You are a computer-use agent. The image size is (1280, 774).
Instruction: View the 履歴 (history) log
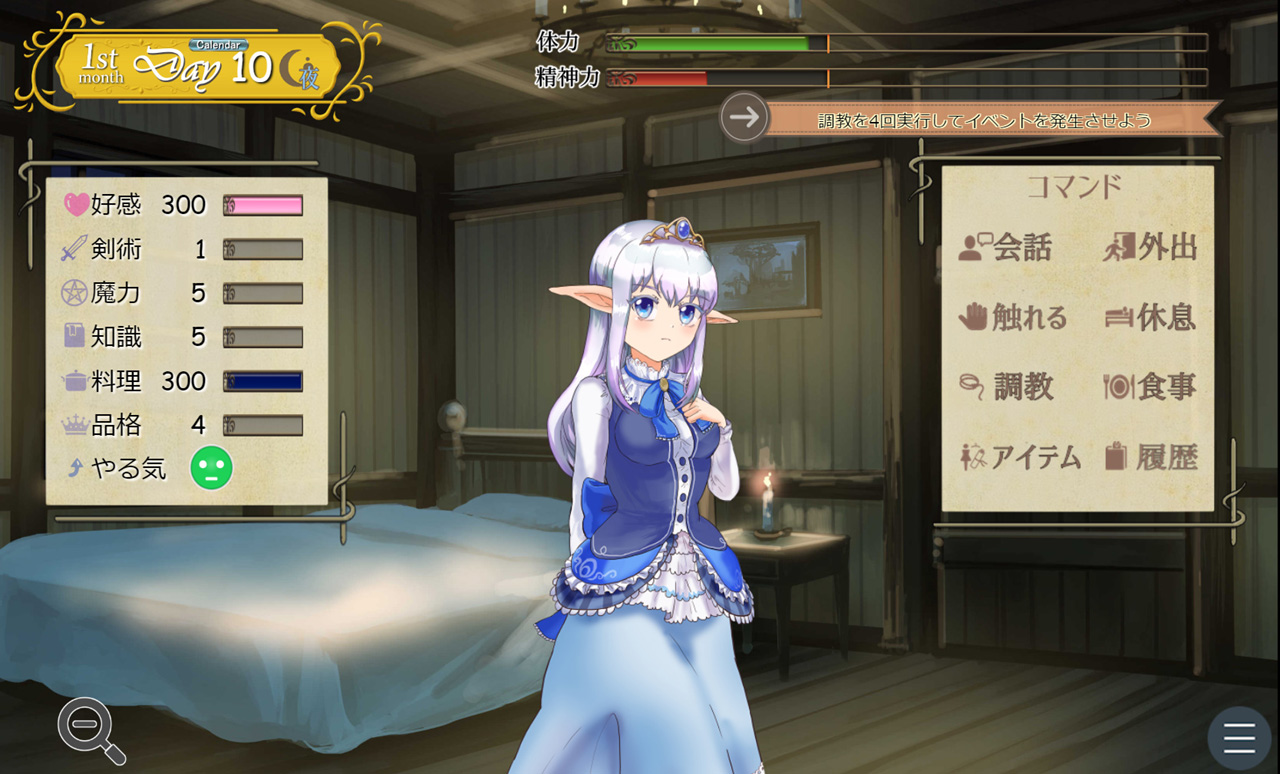[1150, 457]
